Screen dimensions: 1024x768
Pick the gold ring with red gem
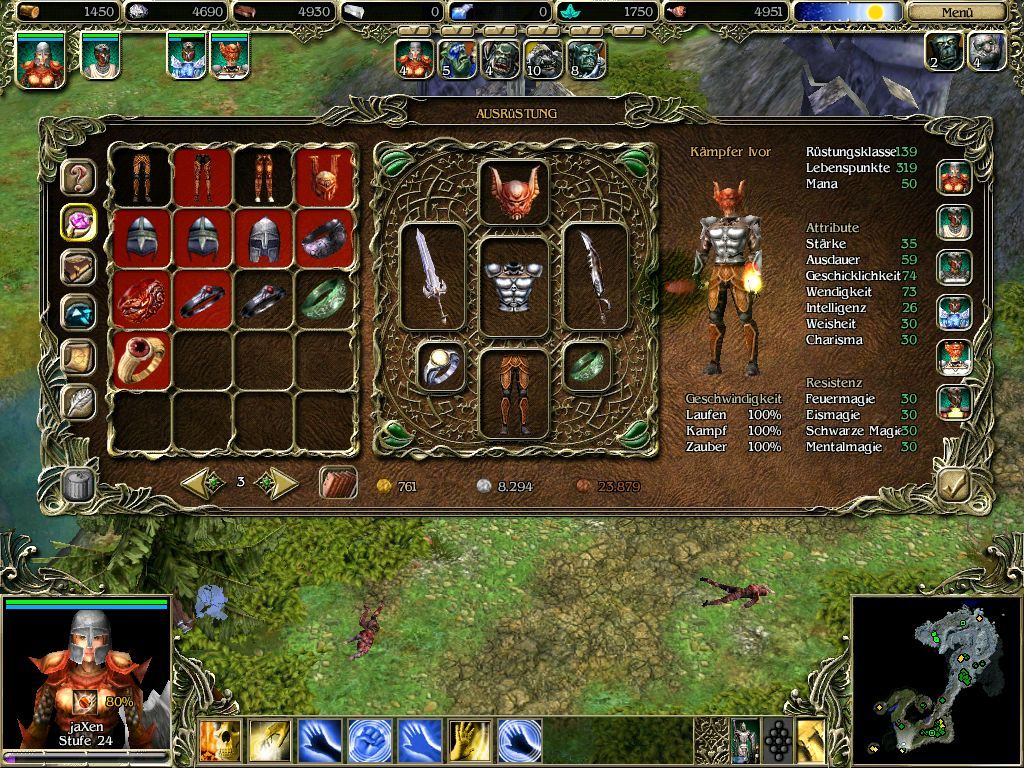[x=142, y=359]
